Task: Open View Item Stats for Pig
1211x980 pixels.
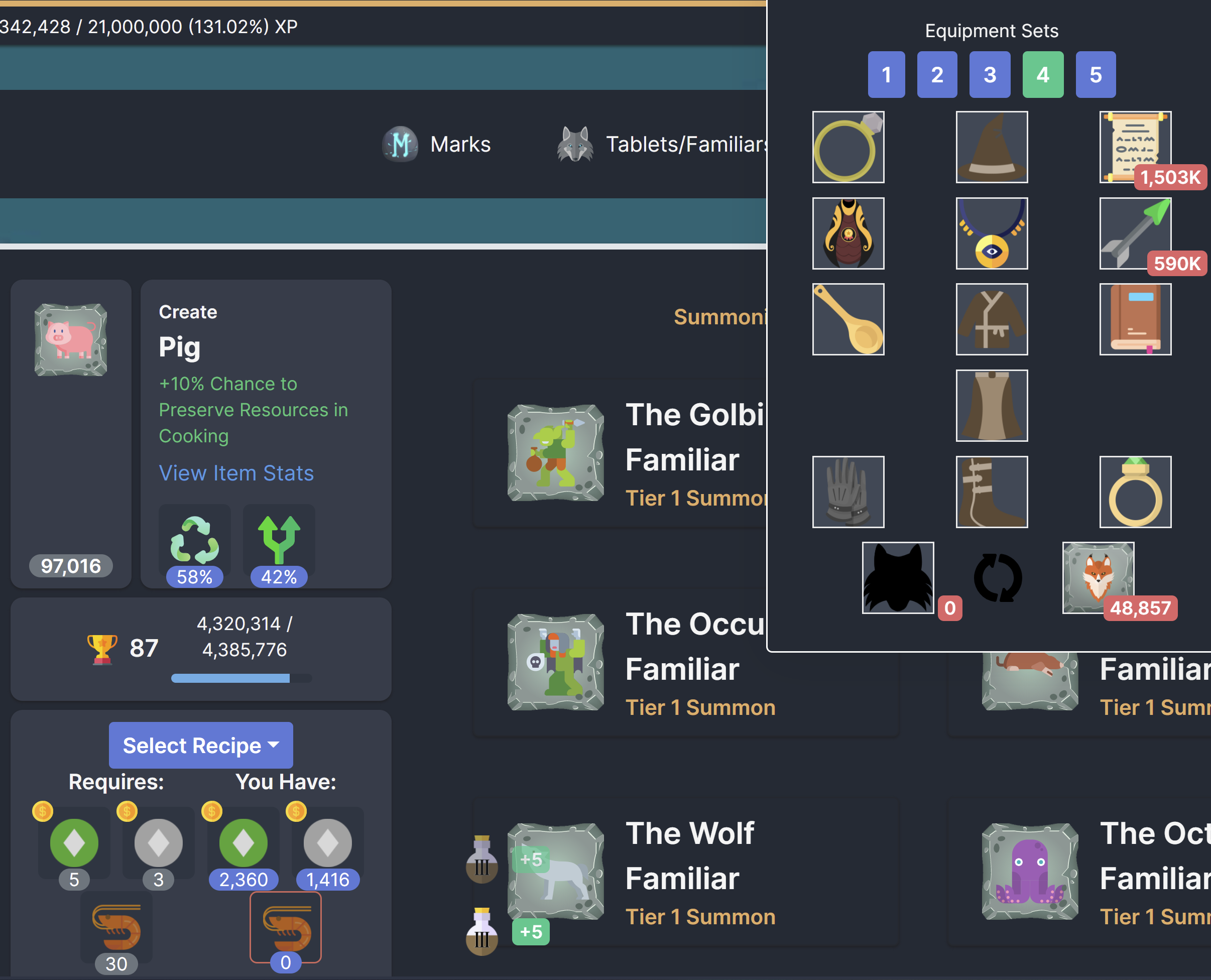Action: point(236,473)
